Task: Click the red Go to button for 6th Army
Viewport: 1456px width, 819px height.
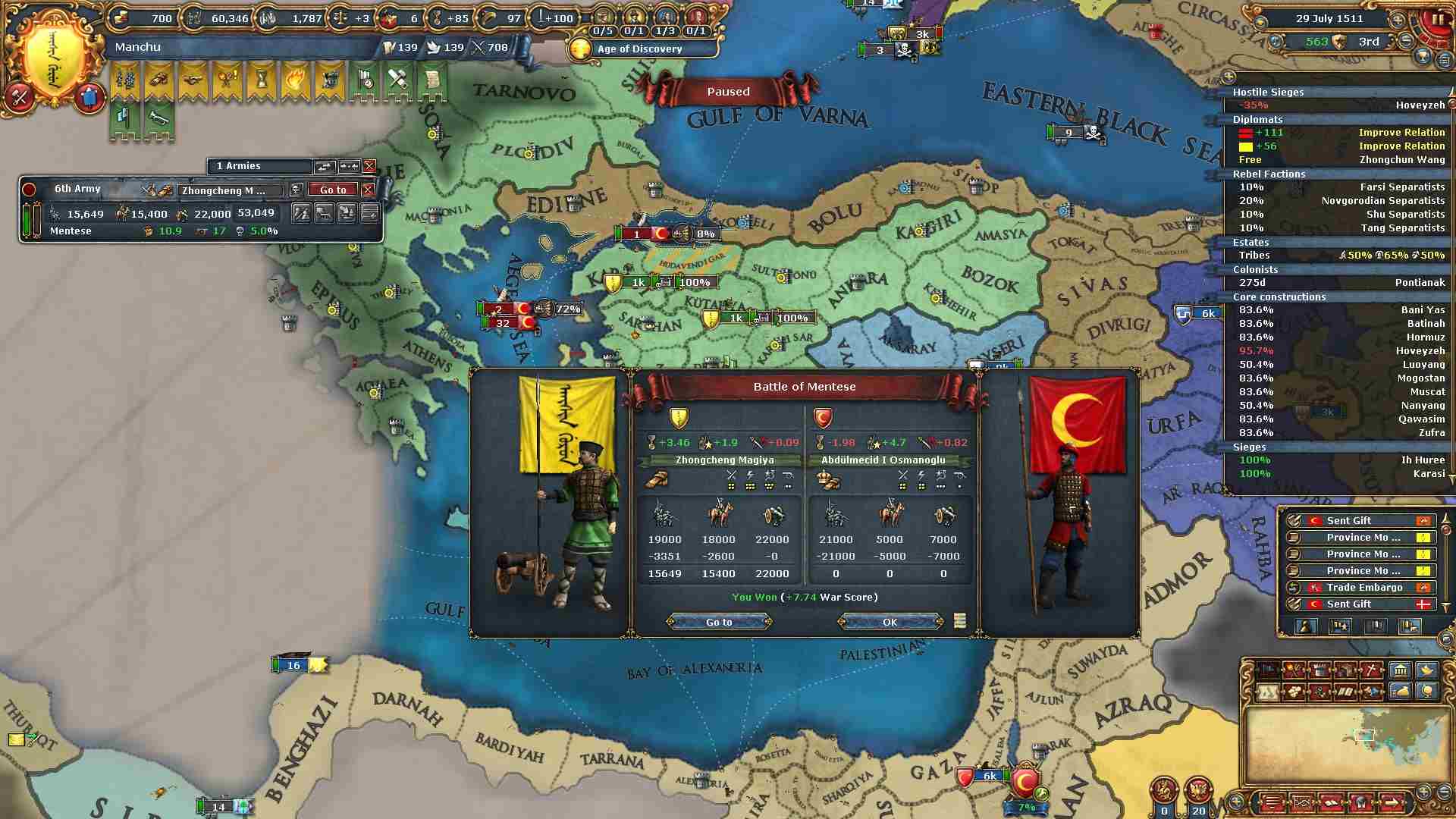Action: click(333, 190)
